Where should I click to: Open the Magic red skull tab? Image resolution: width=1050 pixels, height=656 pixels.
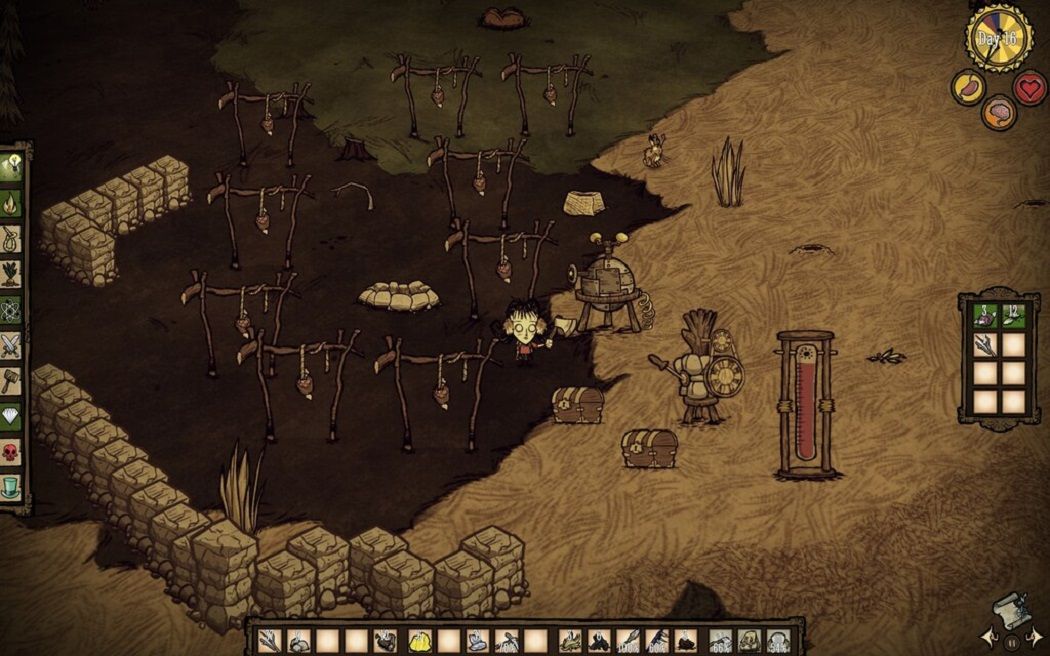[13, 452]
